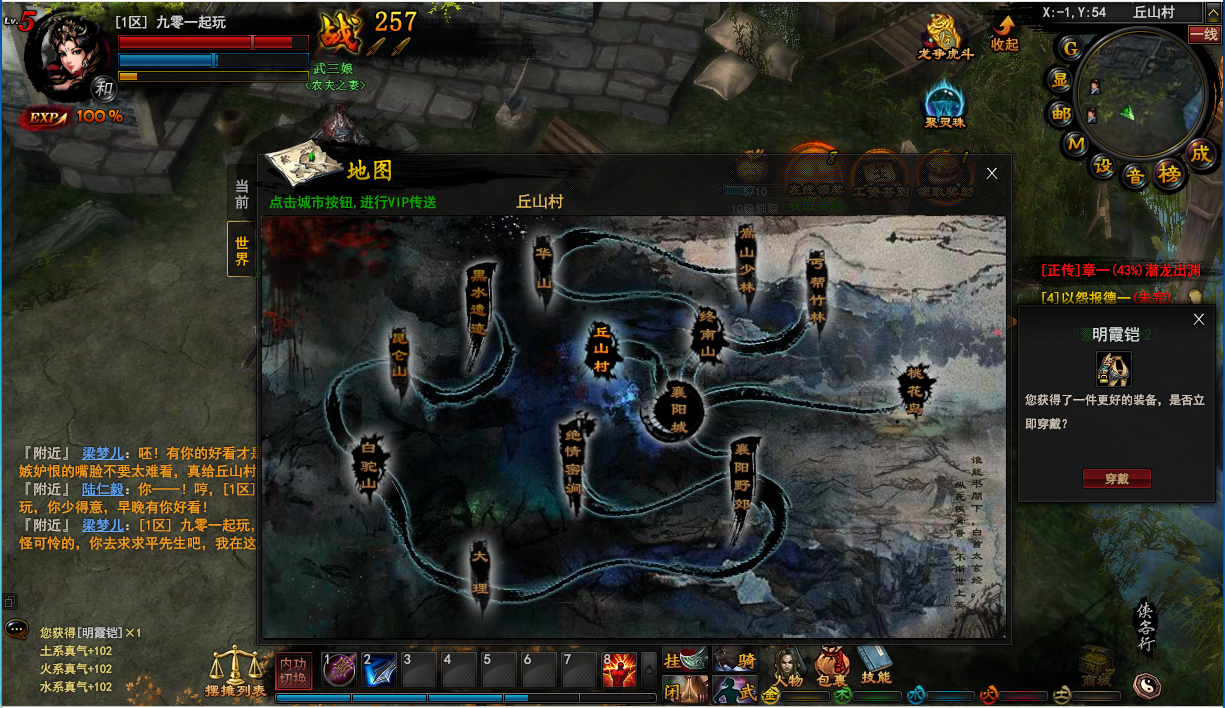The width and height of the screenshot is (1225, 708).
Task: Collapse top icons with 收起 button
Action: [x=1004, y=33]
